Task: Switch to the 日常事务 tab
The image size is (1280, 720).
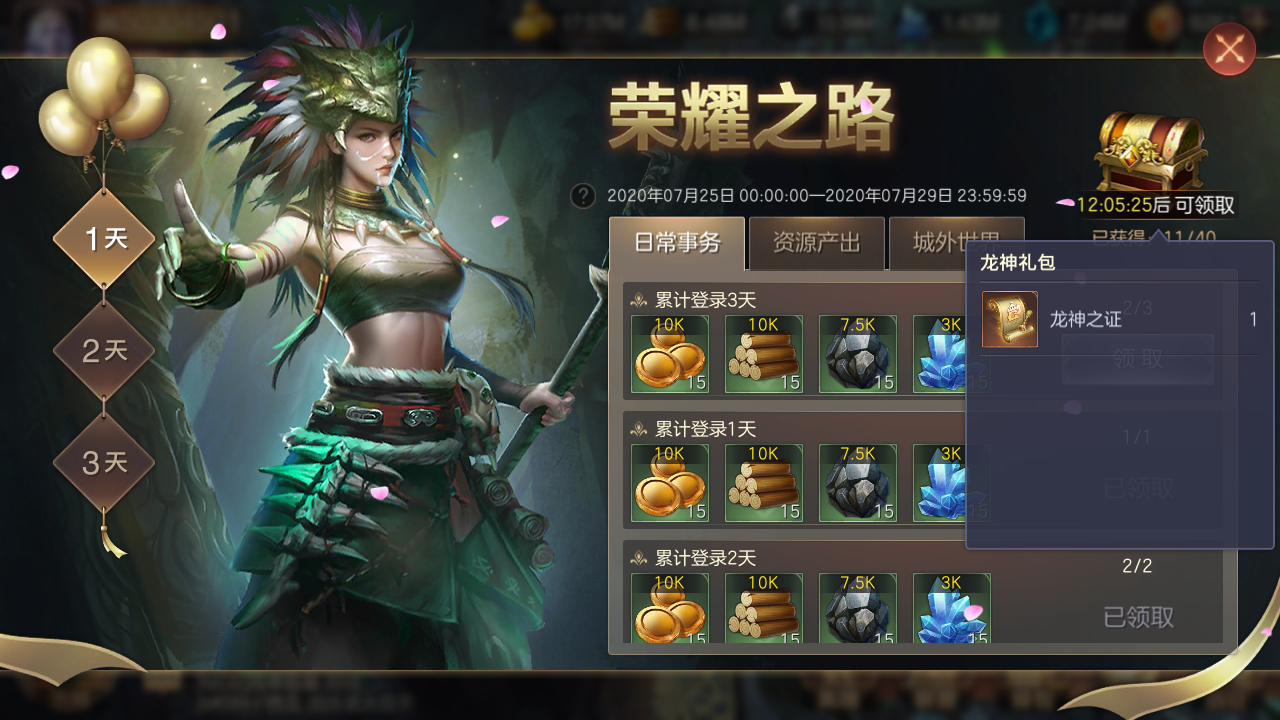Action: [677, 243]
